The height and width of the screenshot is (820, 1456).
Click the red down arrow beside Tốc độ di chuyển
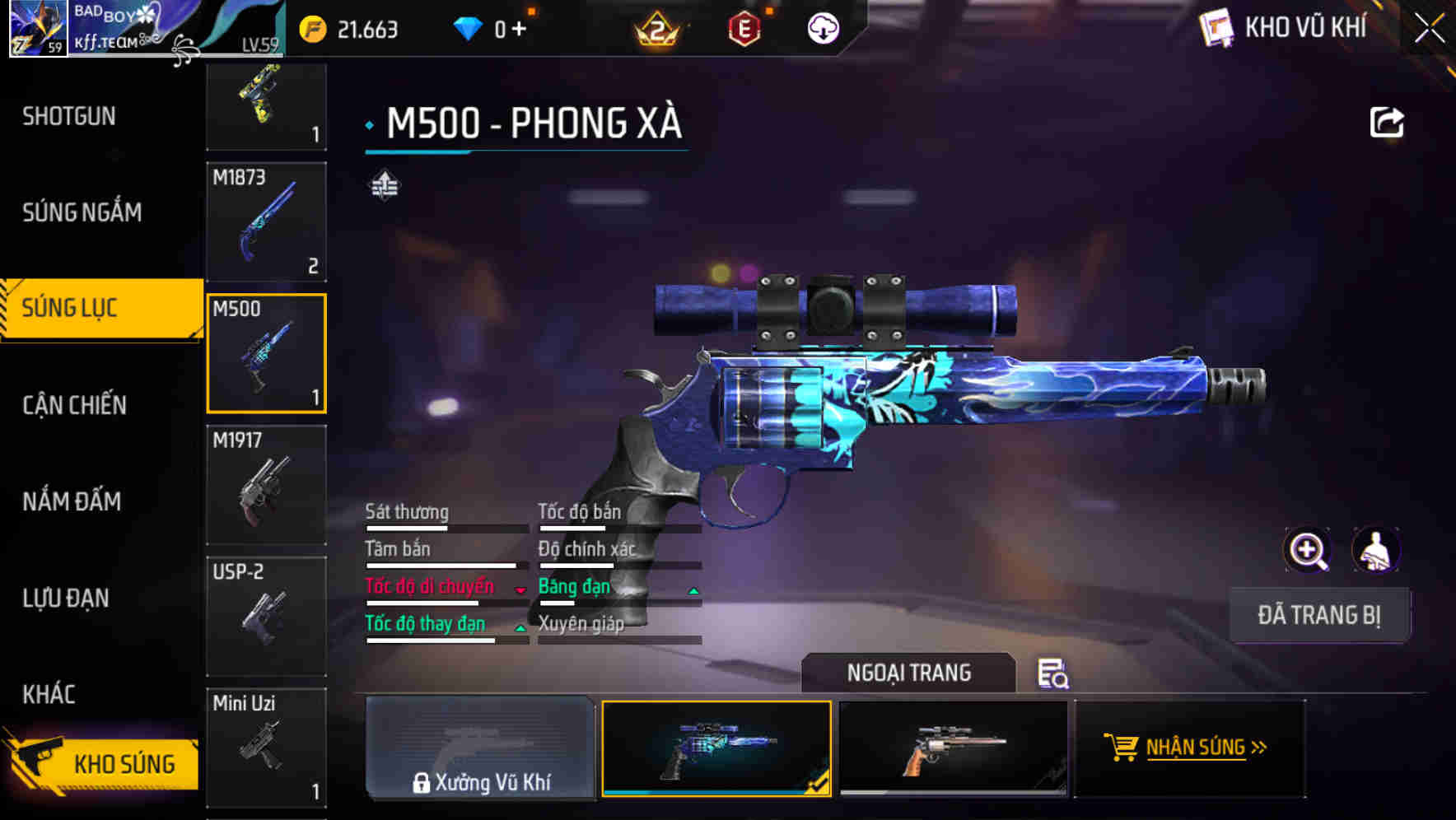point(520,590)
